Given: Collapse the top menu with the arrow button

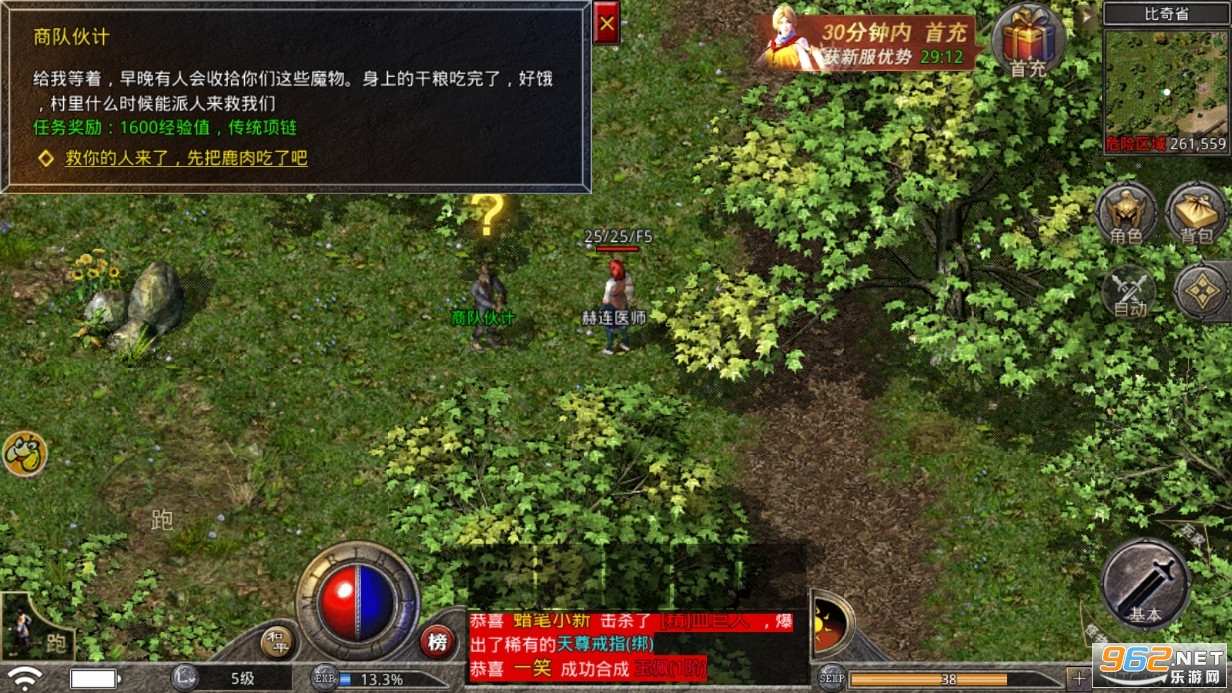Looking at the screenshot, I should point(1087,15).
